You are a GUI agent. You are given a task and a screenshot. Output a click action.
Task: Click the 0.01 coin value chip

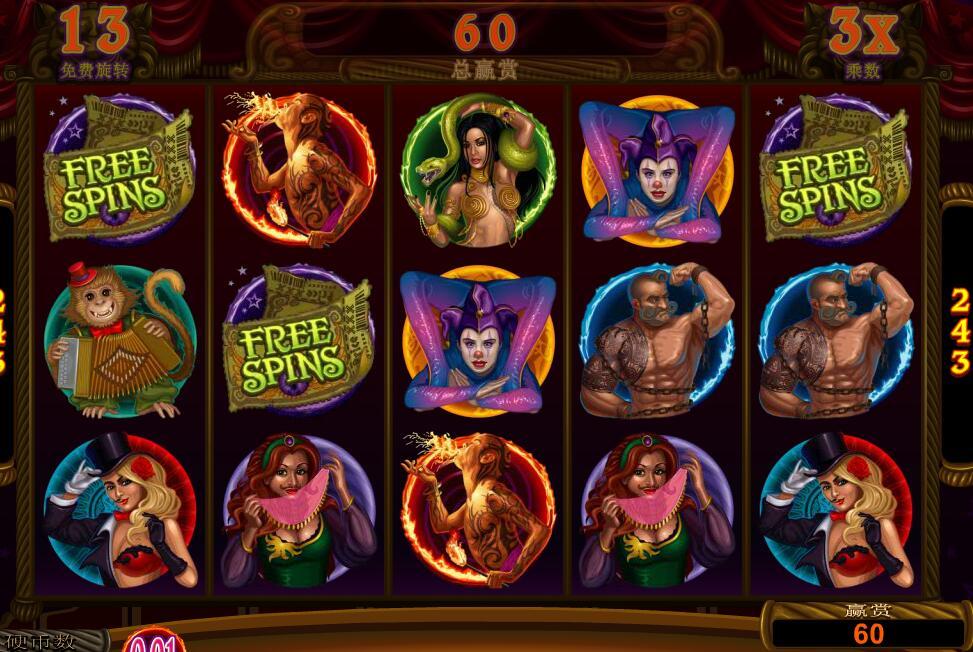(153, 643)
